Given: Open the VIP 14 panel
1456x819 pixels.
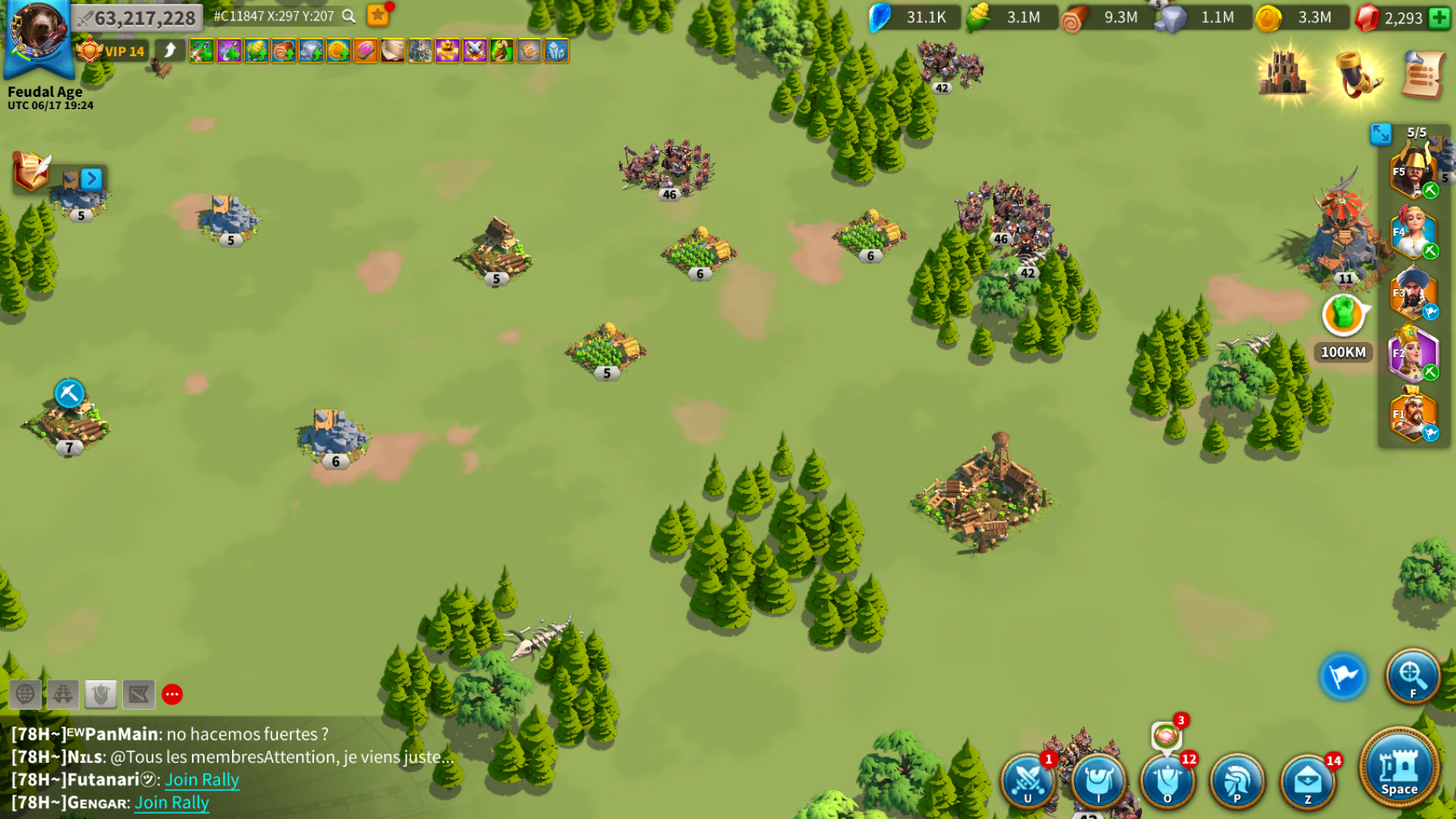Looking at the screenshot, I should point(112,51).
